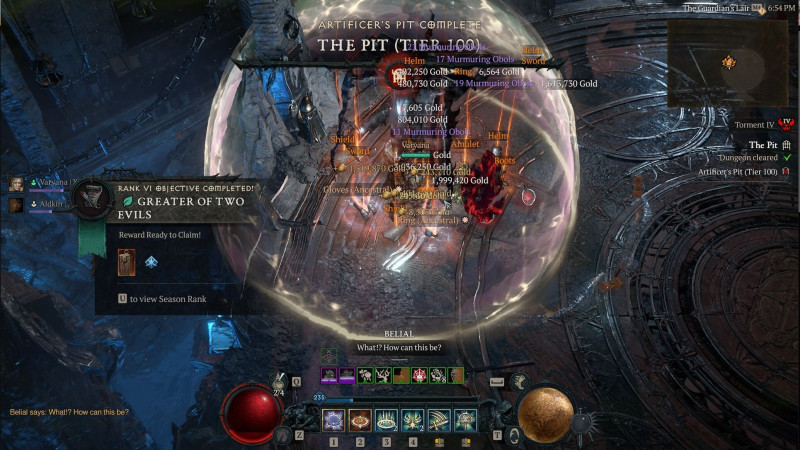Click the town portal icon by resource orb
Viewport: 800px width, 450px height.
513,434
